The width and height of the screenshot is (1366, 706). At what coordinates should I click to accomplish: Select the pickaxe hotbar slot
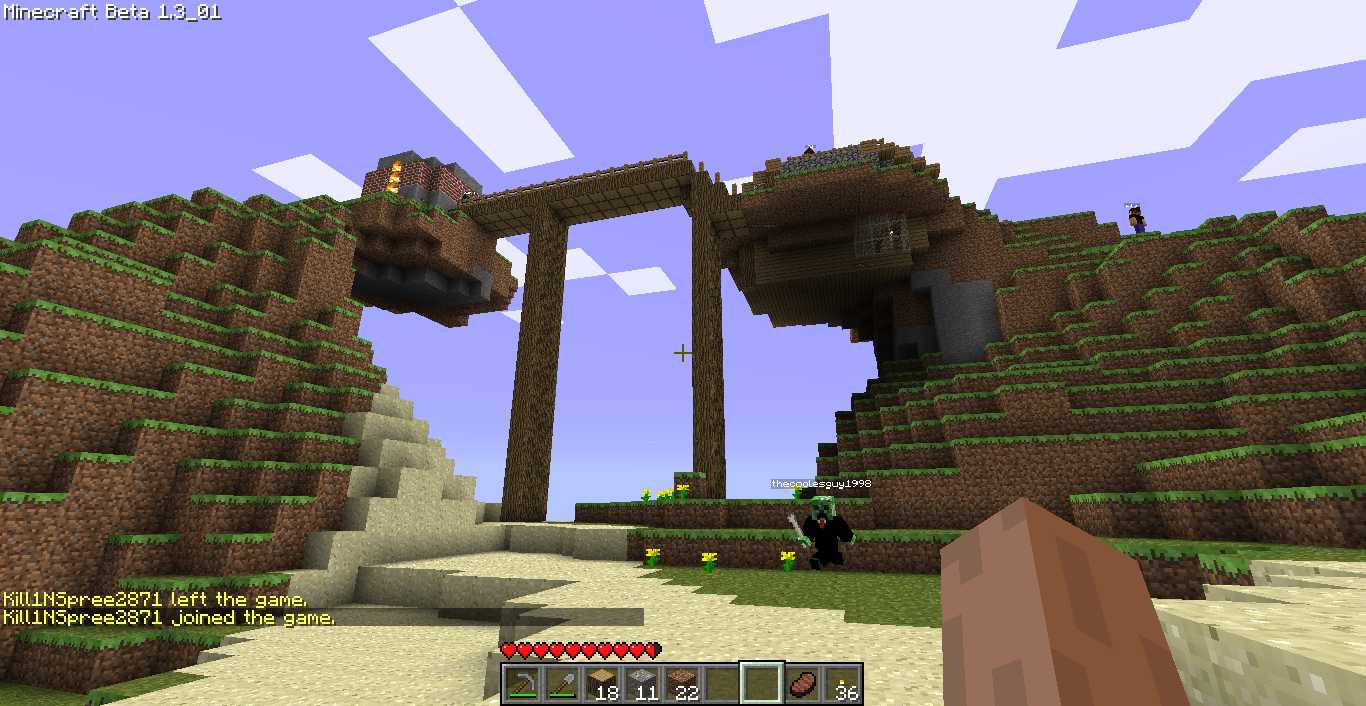pos(521,684)
